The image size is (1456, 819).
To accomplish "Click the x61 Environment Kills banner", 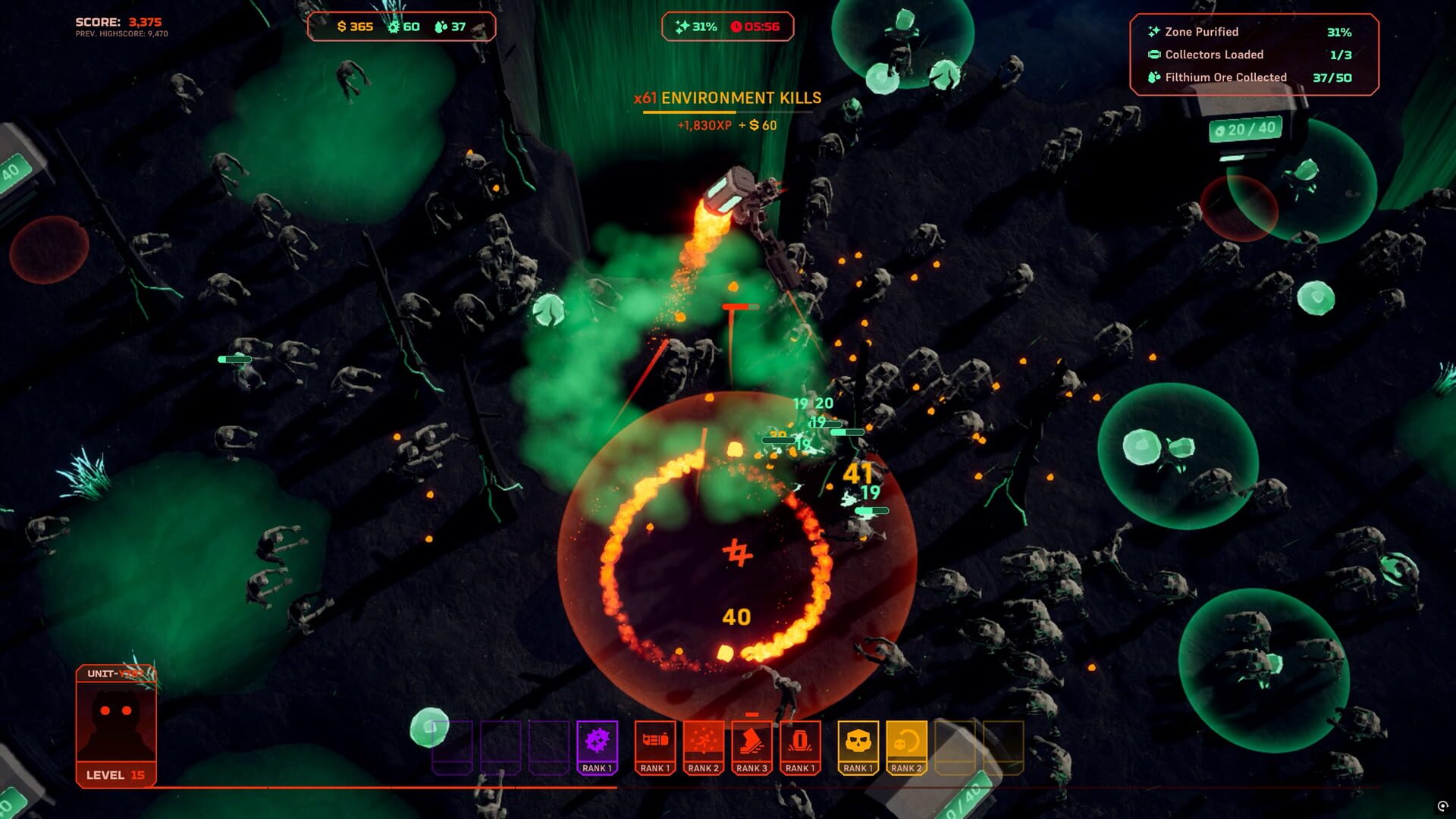I will 728,97.
